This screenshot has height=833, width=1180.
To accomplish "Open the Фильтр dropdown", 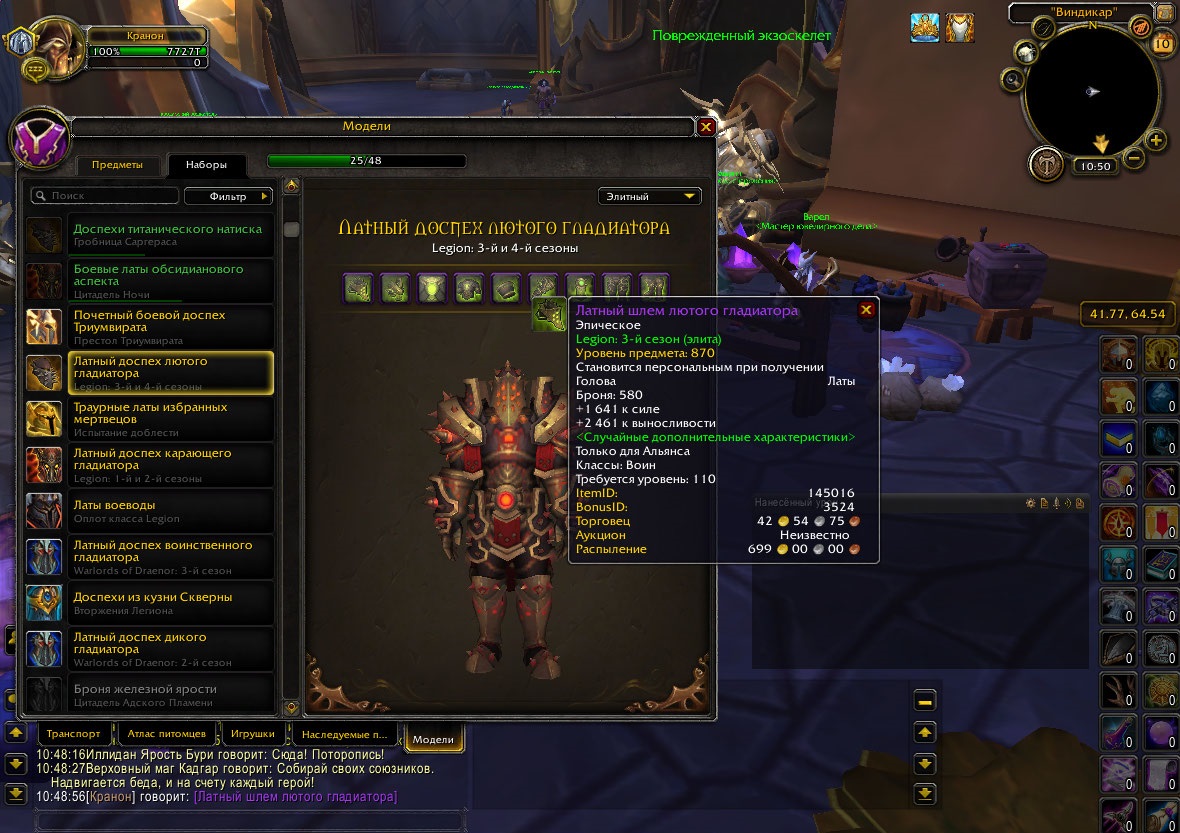I will [x=228, y=197].
